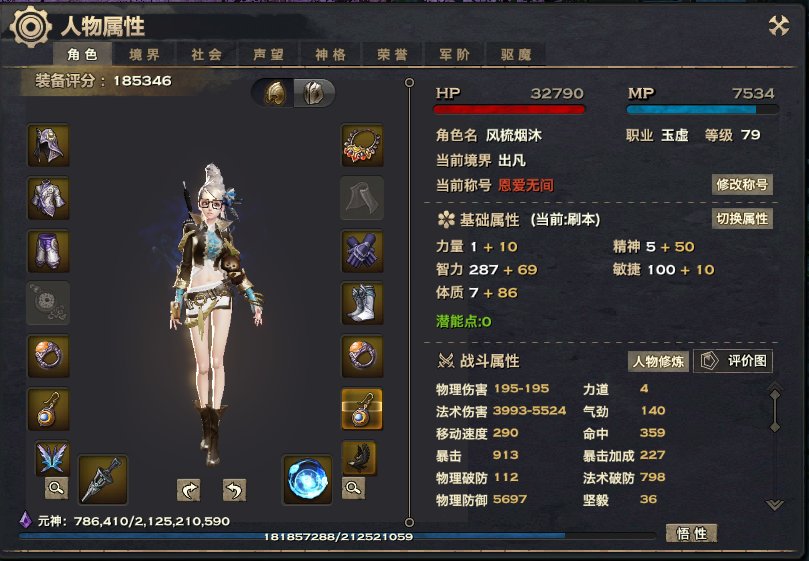This screenshot has height=561, width=809.
Task: Open 人物修炼 cultivation panel
Action: click(658, 361)
